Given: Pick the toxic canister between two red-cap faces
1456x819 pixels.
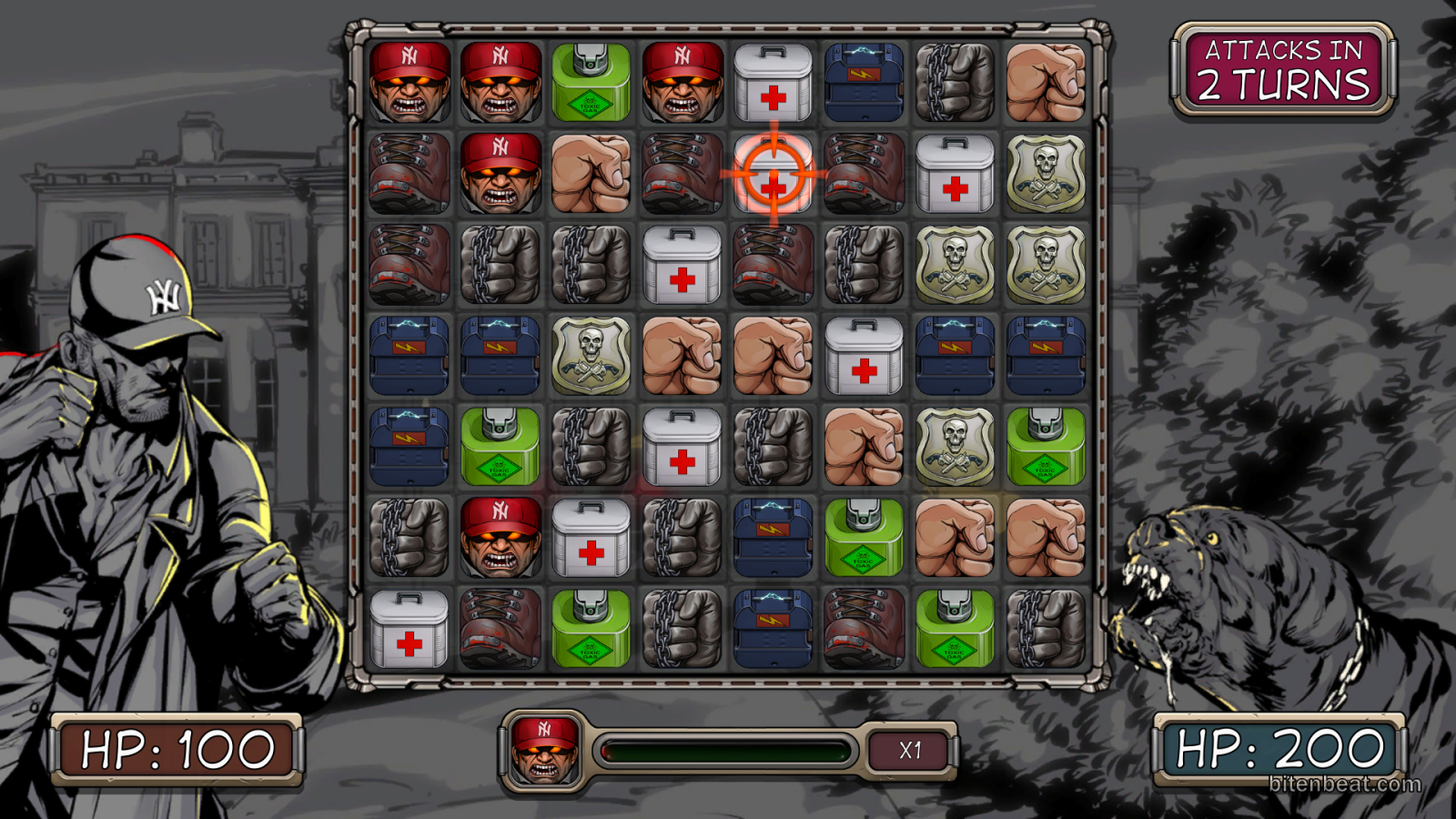Looking at the screenshot, I should coord(591,82).
